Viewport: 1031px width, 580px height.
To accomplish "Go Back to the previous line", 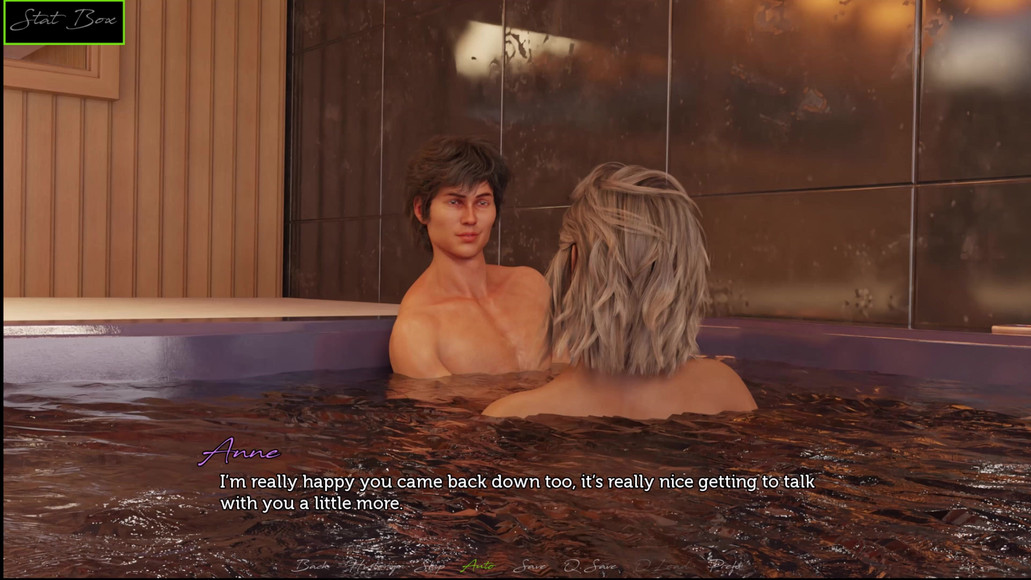I will pyautogui.click(x=311, y=566).
